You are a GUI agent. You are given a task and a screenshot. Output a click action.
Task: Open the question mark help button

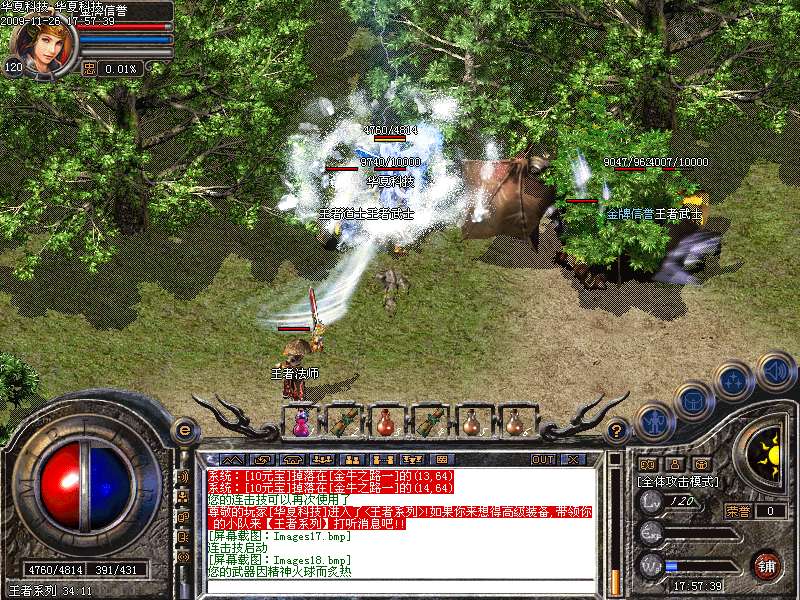pos(617,431)
